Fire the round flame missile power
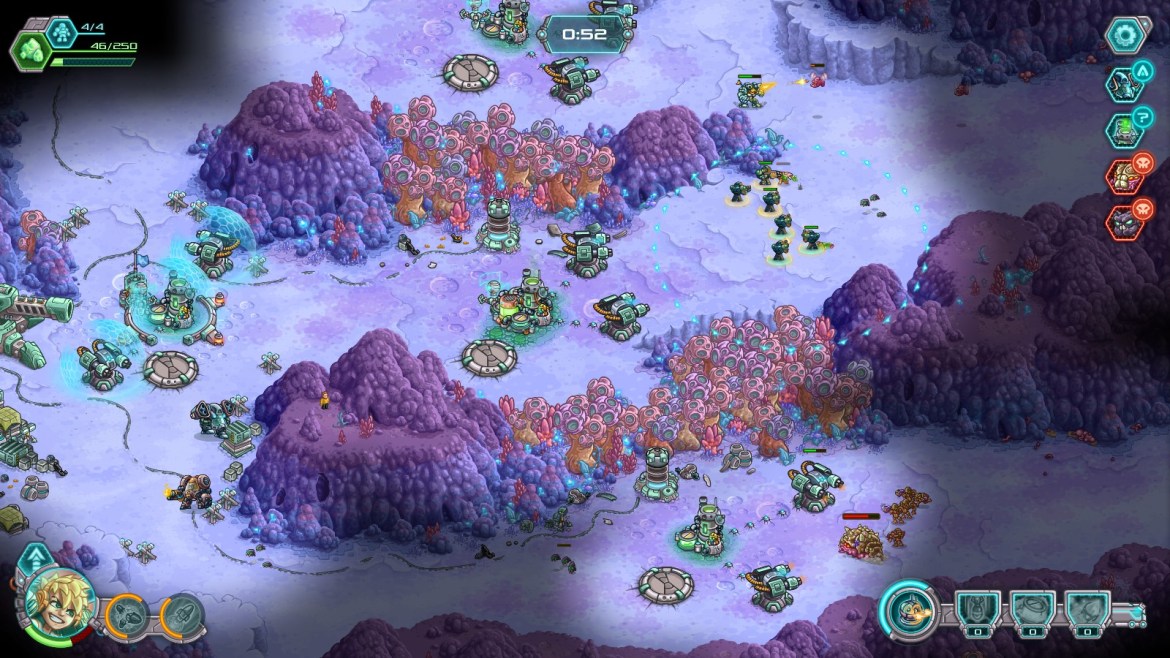Image resolution: width=1170 pixels, height=658 pixels. point(909,609)
